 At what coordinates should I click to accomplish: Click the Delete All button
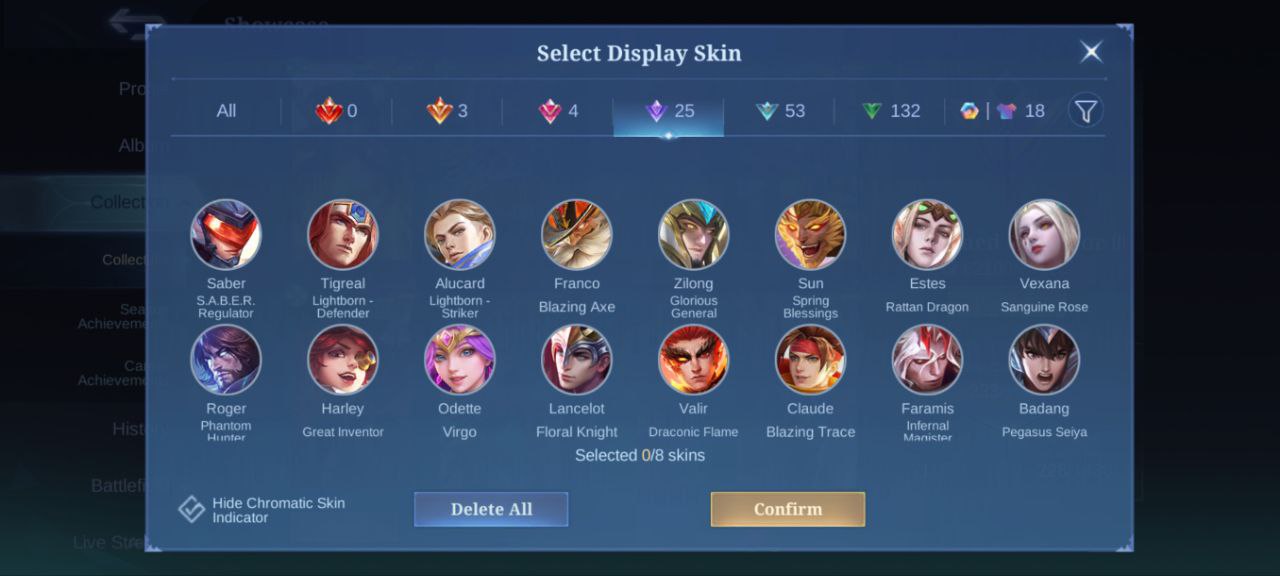[x=491, y=509]
